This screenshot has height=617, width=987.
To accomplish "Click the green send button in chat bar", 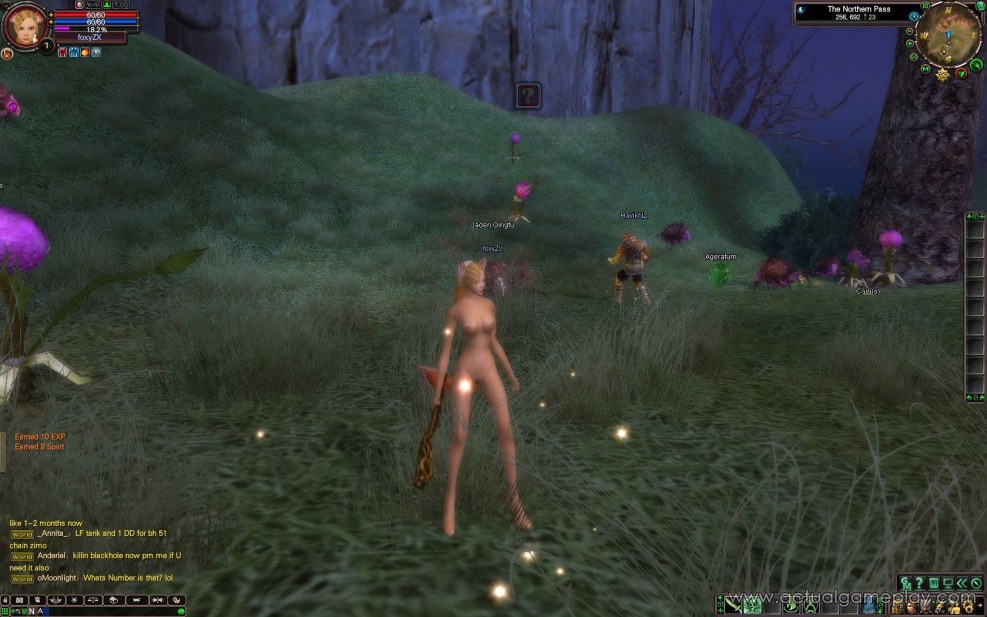I will click(180, 611).
